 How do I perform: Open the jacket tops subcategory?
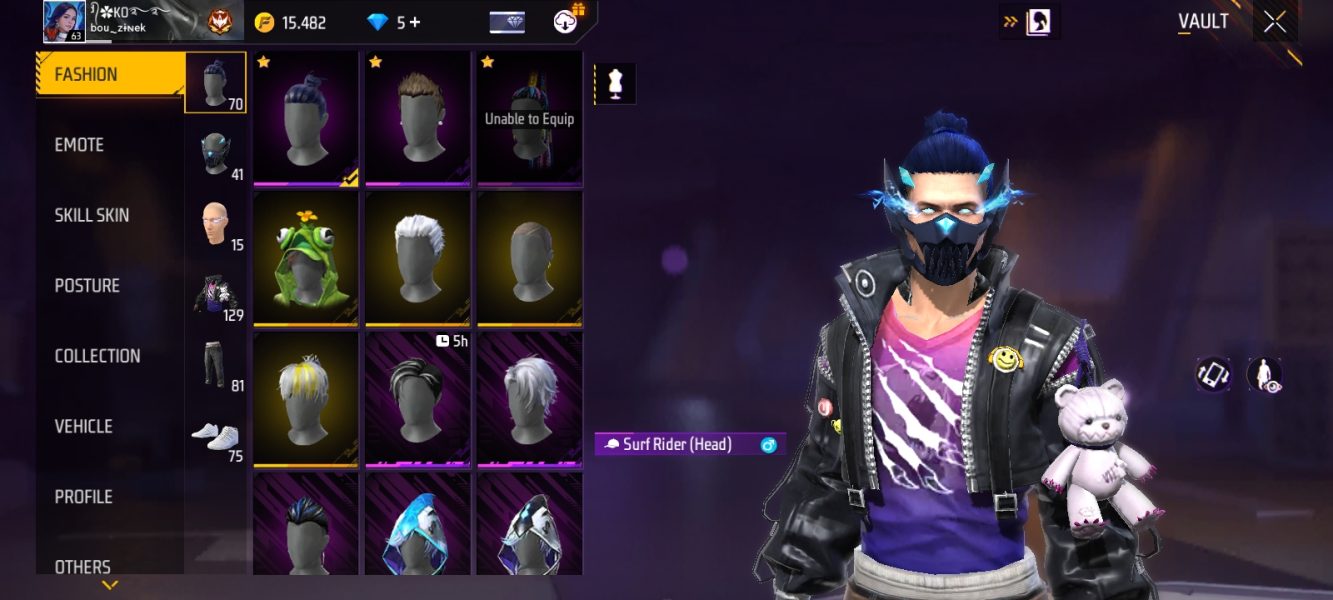click(x=216, y=296)
